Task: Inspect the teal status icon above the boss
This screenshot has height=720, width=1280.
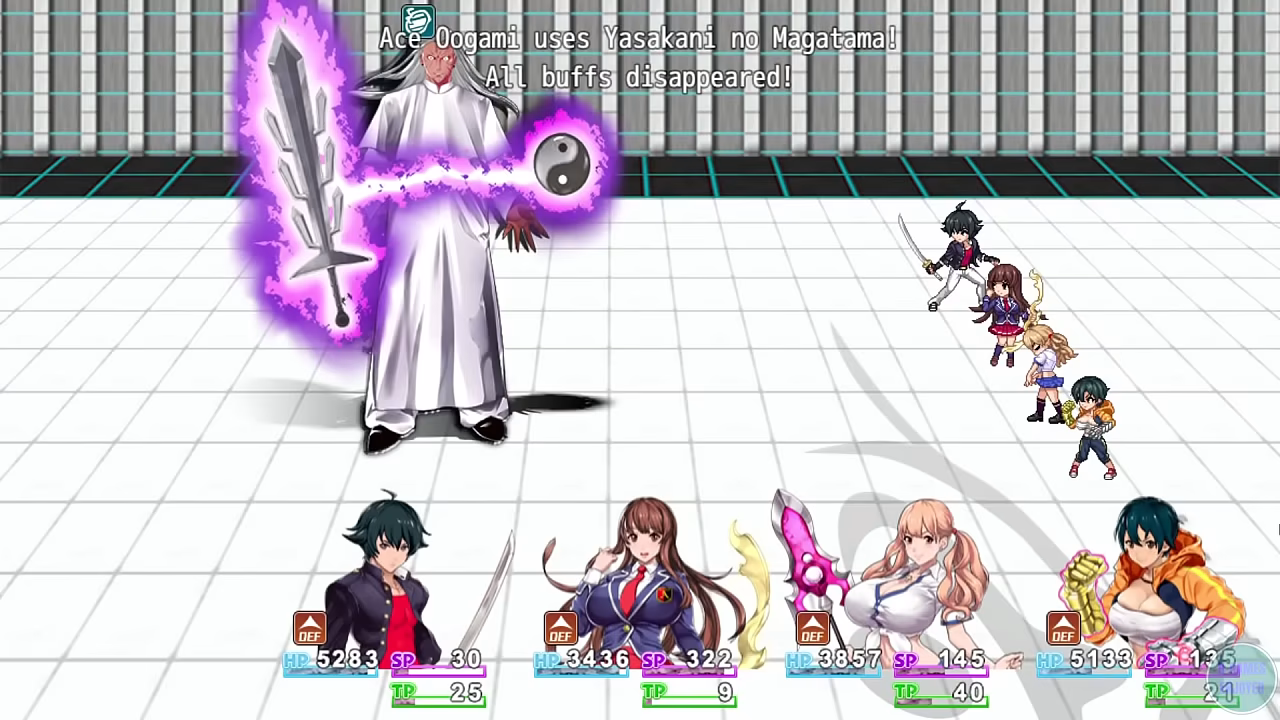Action: (418, 20)
